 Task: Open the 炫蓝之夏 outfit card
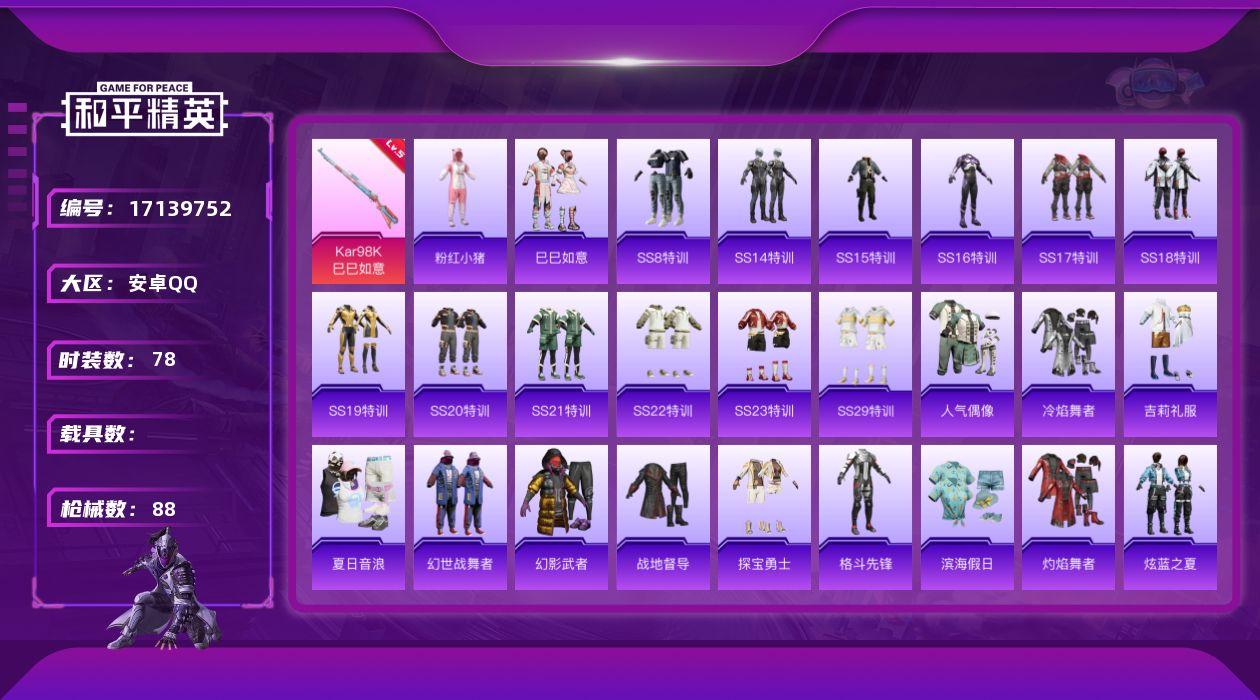point(1170,517)
